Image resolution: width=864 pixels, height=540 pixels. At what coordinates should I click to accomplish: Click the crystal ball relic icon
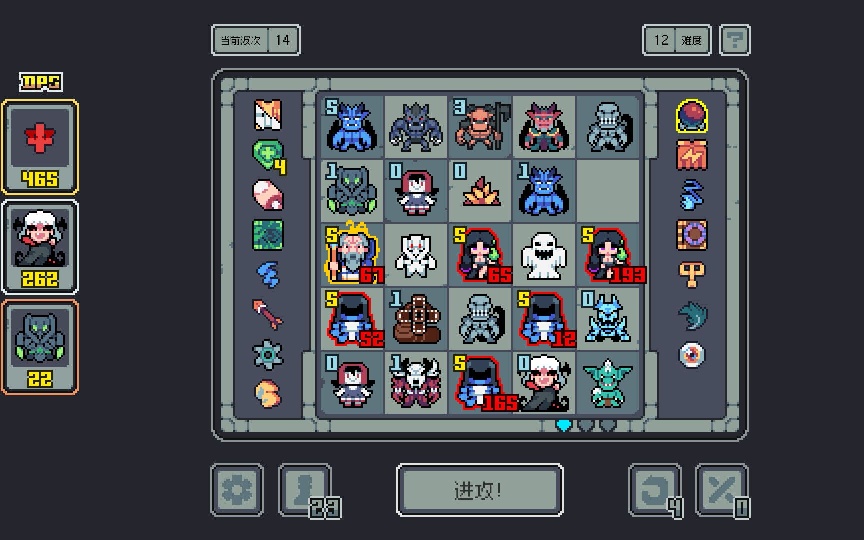point(692,115)
